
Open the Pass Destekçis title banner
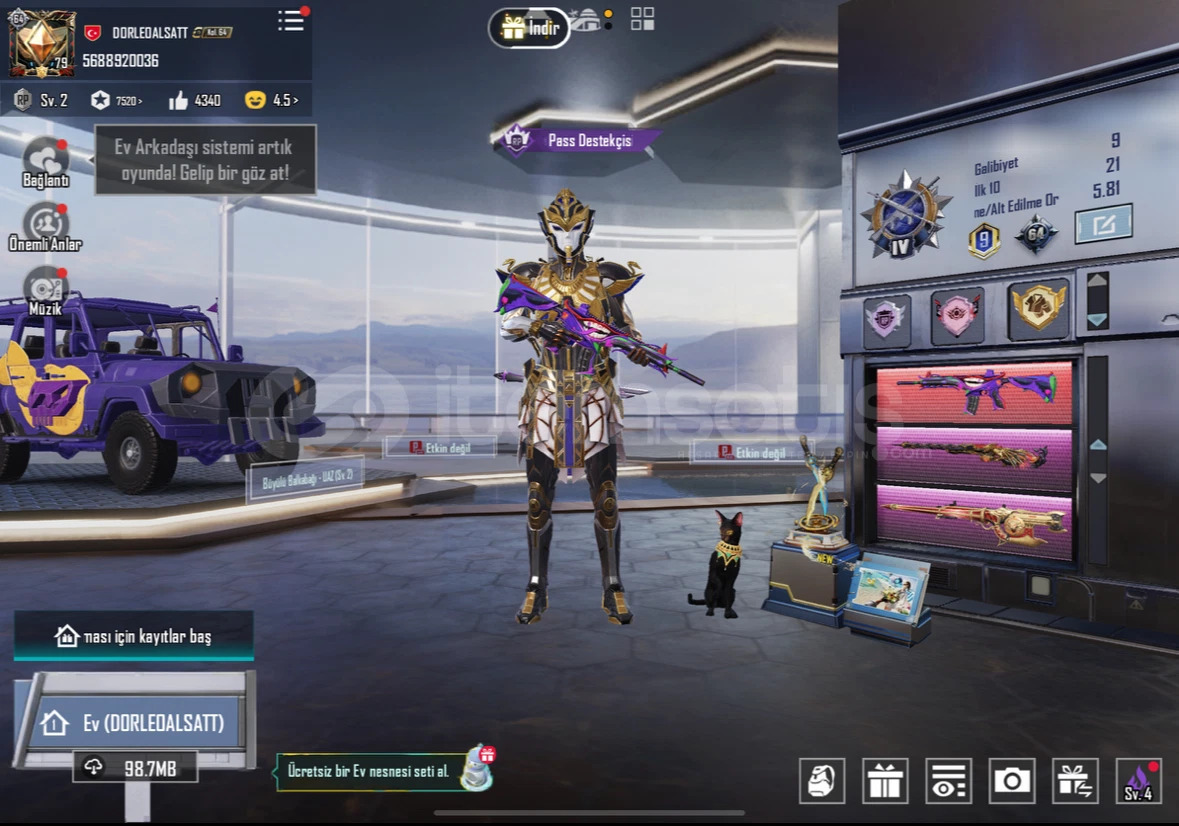point(580,141)
